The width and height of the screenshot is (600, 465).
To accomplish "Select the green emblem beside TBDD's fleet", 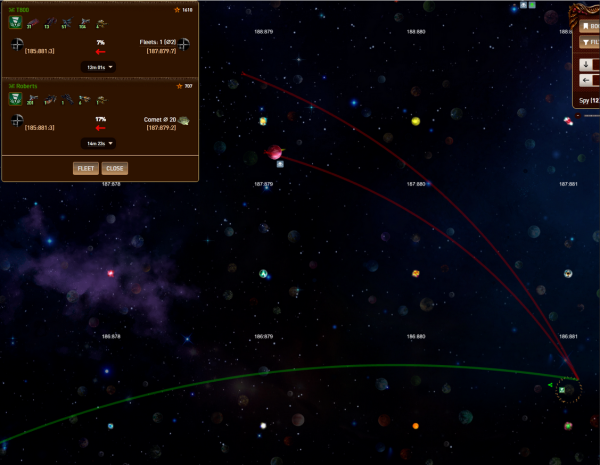I will point(16,22).
